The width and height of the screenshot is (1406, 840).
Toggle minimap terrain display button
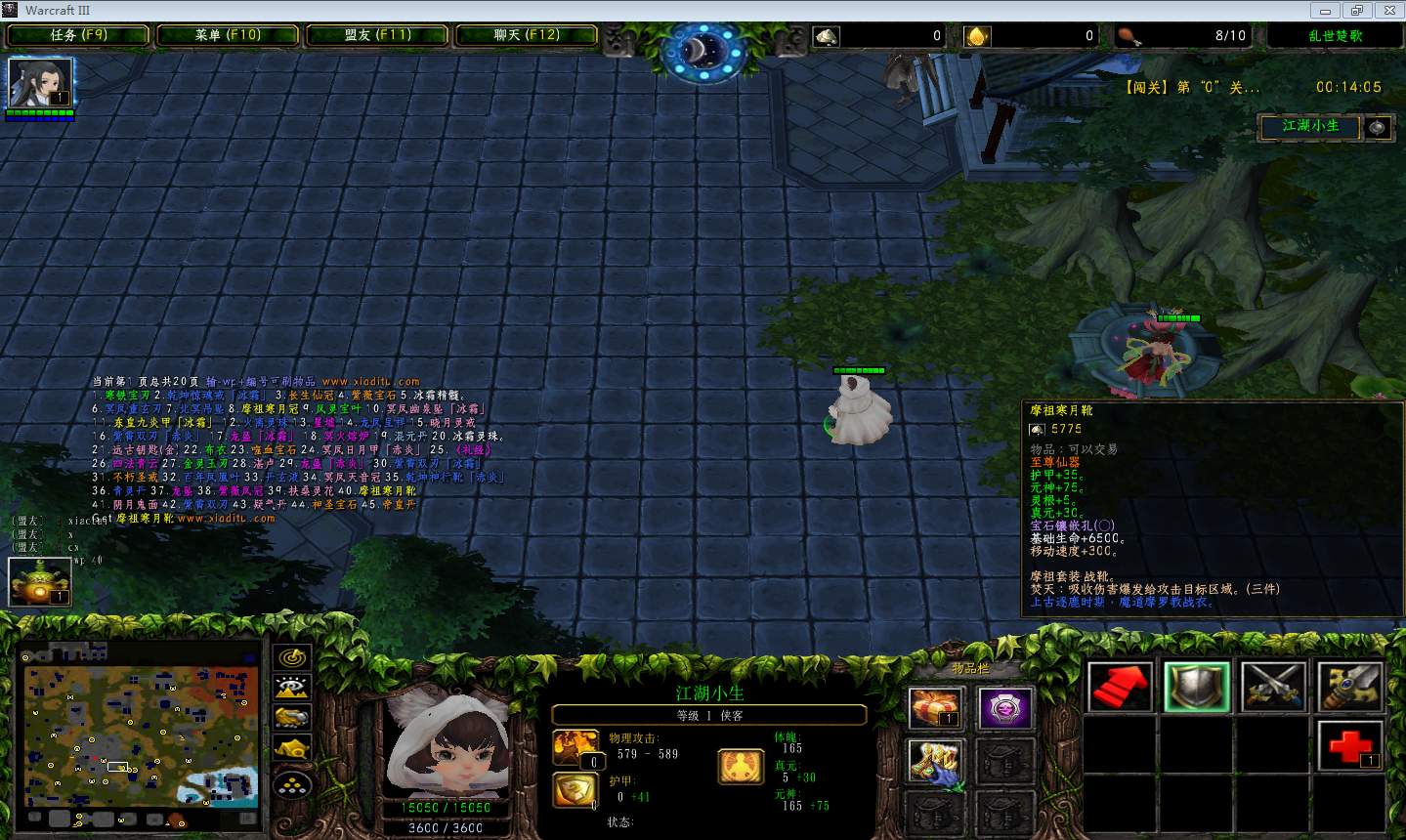click(292, 688)
